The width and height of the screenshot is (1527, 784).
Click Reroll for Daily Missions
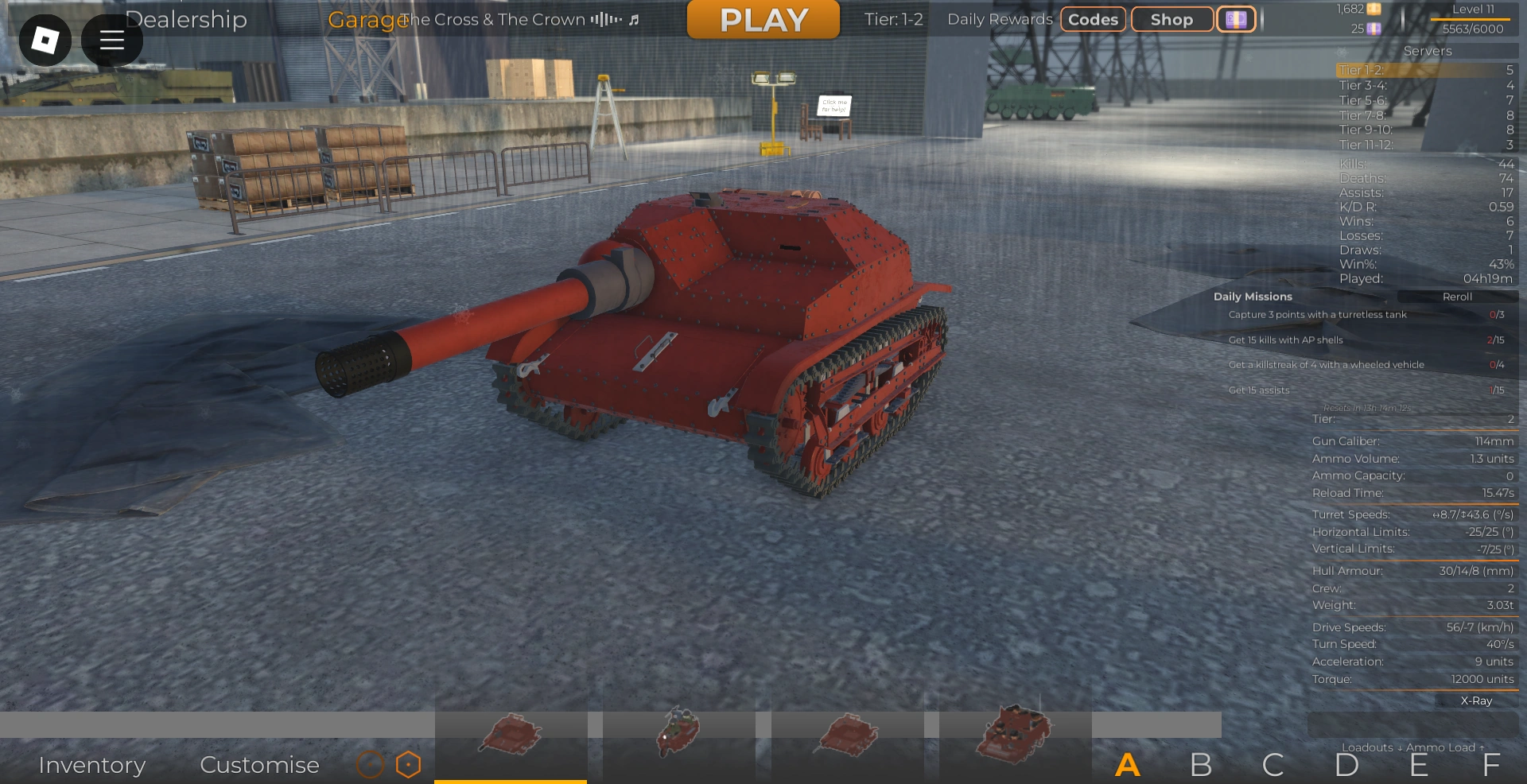coord(1457,297)
